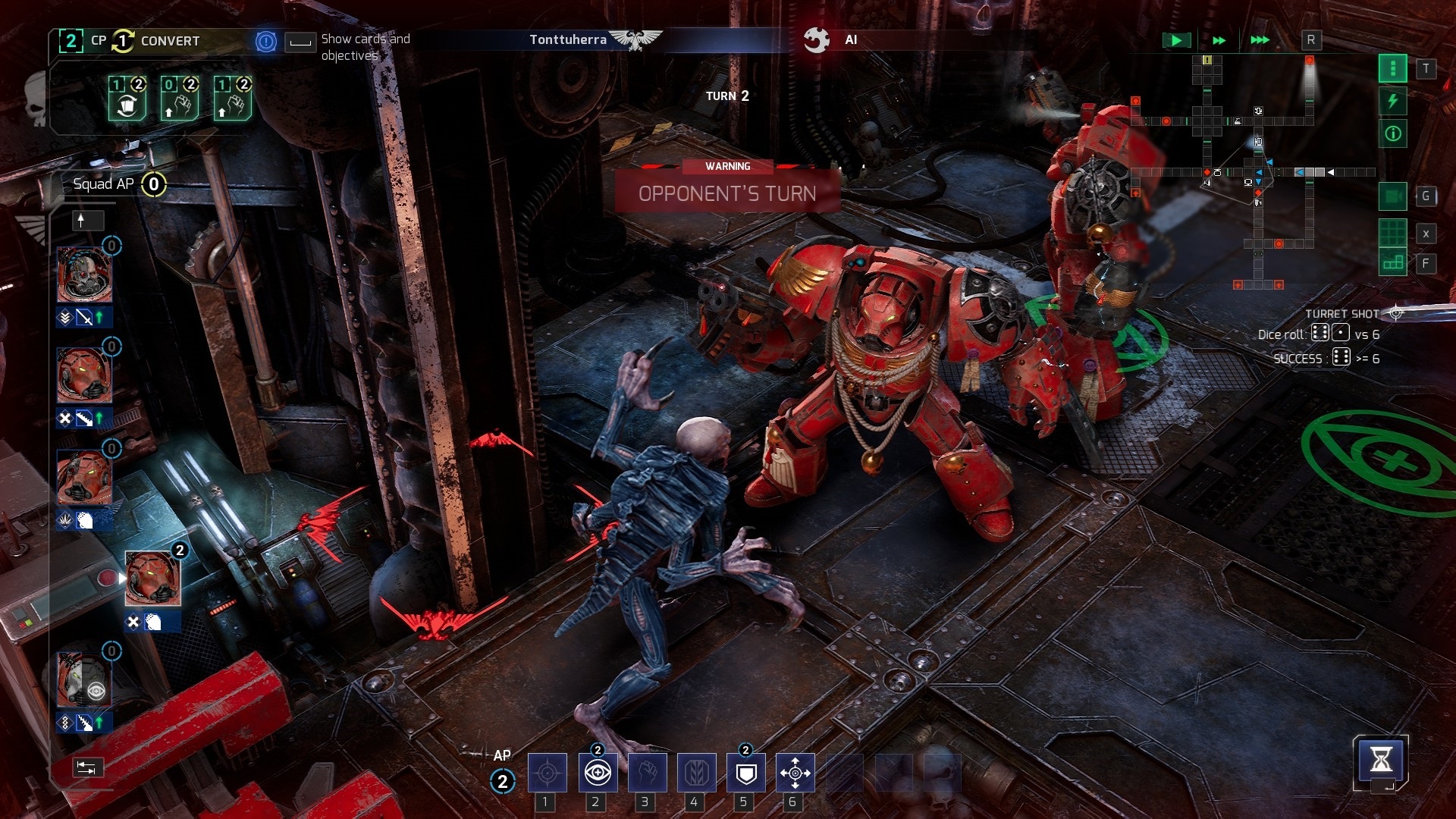
Task: Switch to double fast-forward speed
Action: (1219, 40)
